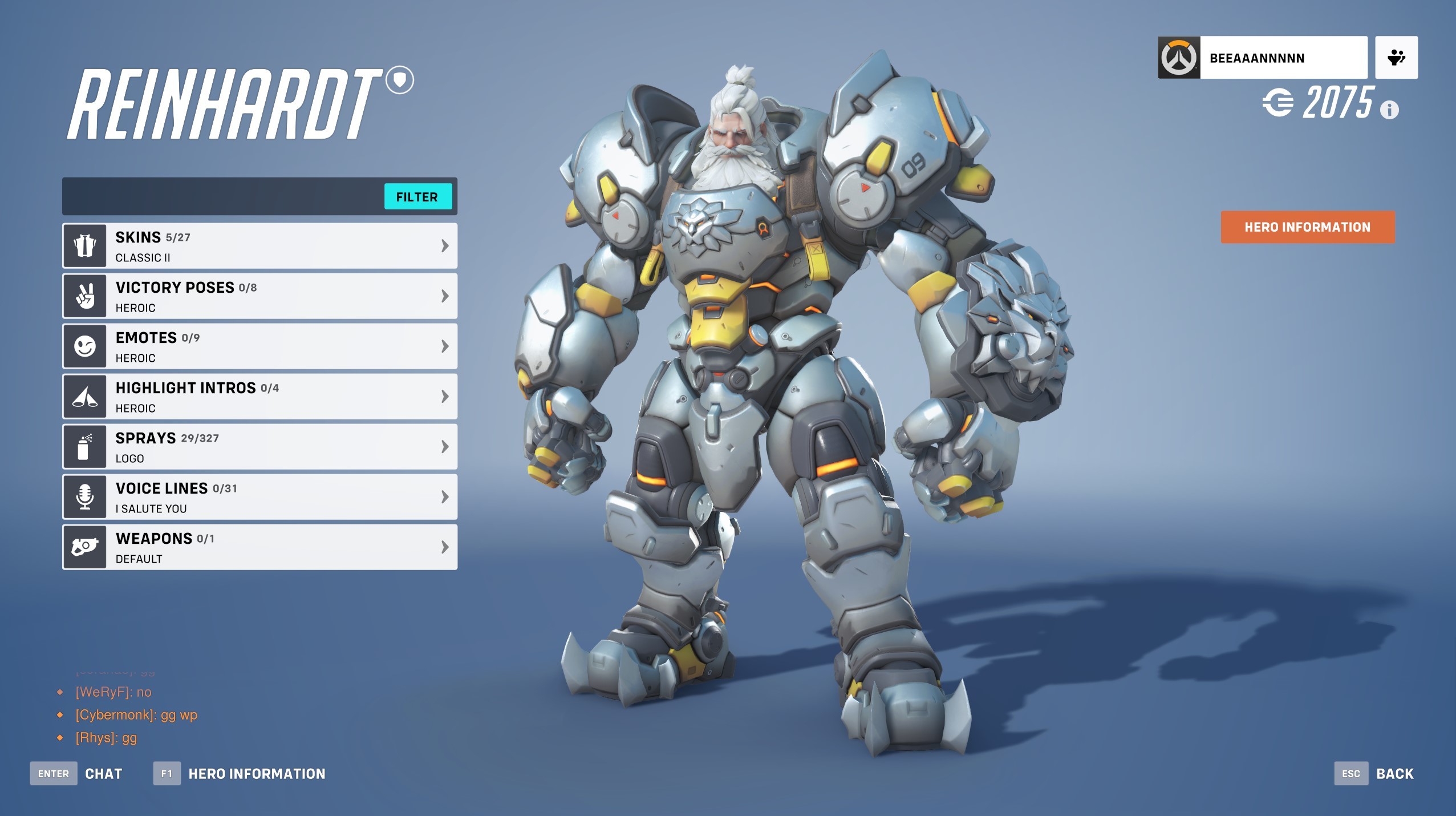Expand the Skins category chevron
The image size is (1456, 816).
point(444,245)
